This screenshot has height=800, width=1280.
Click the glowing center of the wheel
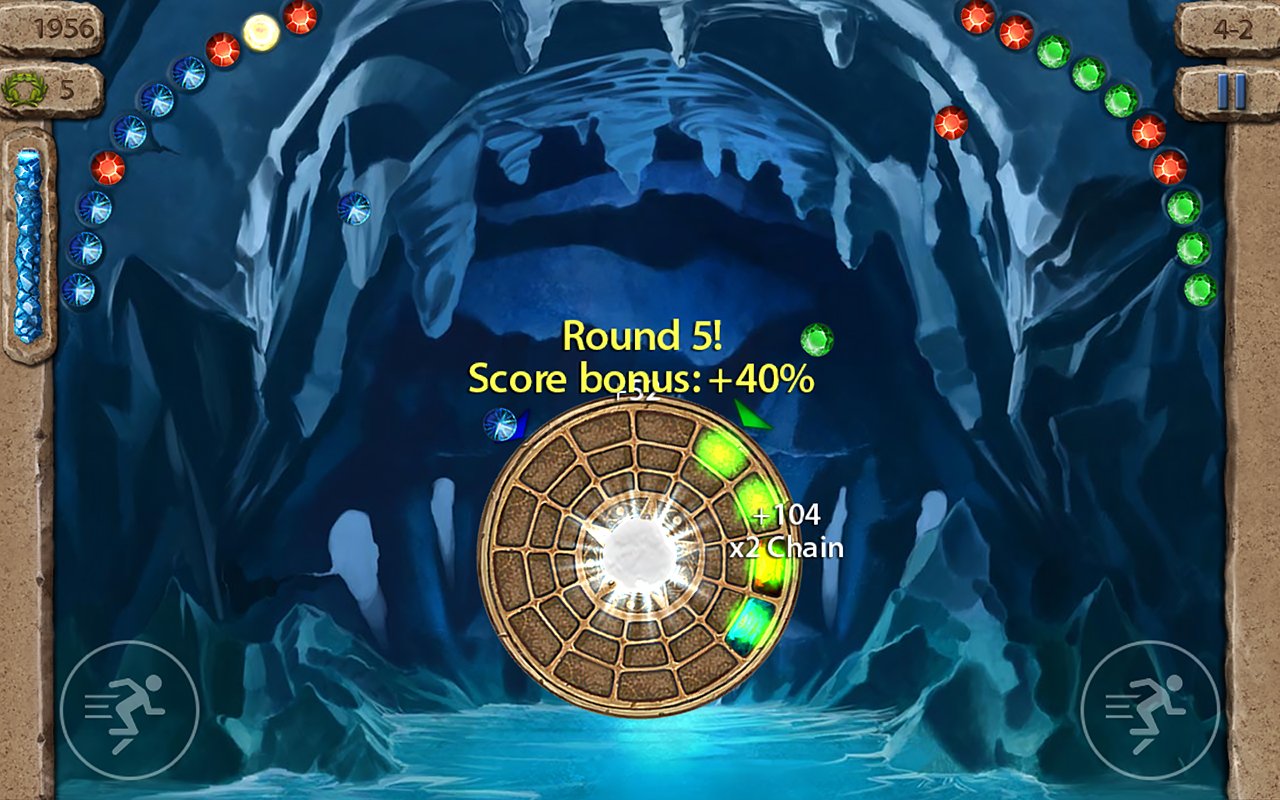[638, 552]
